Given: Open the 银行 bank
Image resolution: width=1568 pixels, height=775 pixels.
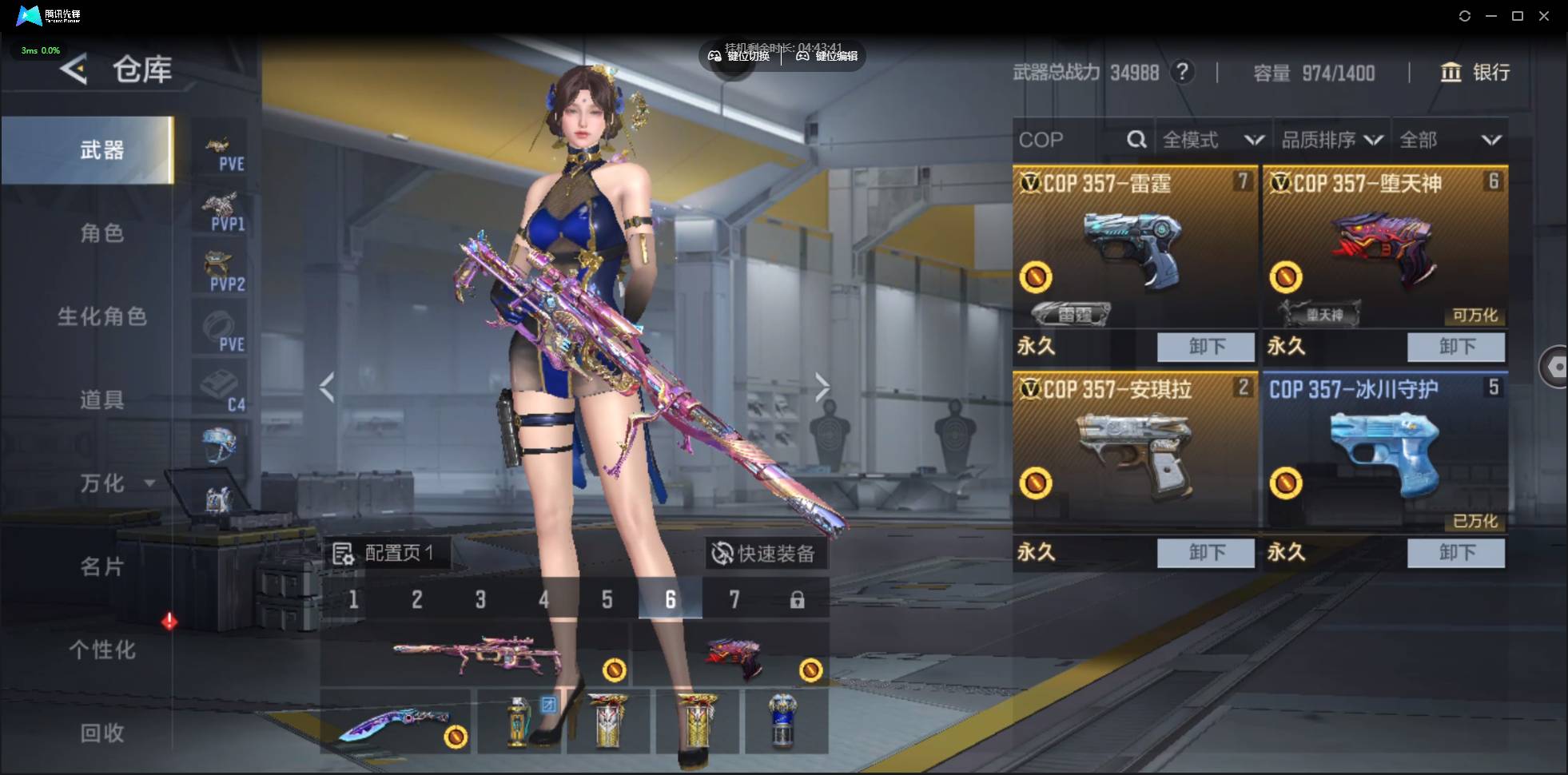Looking at the screenshot, I should point(1475,73).
